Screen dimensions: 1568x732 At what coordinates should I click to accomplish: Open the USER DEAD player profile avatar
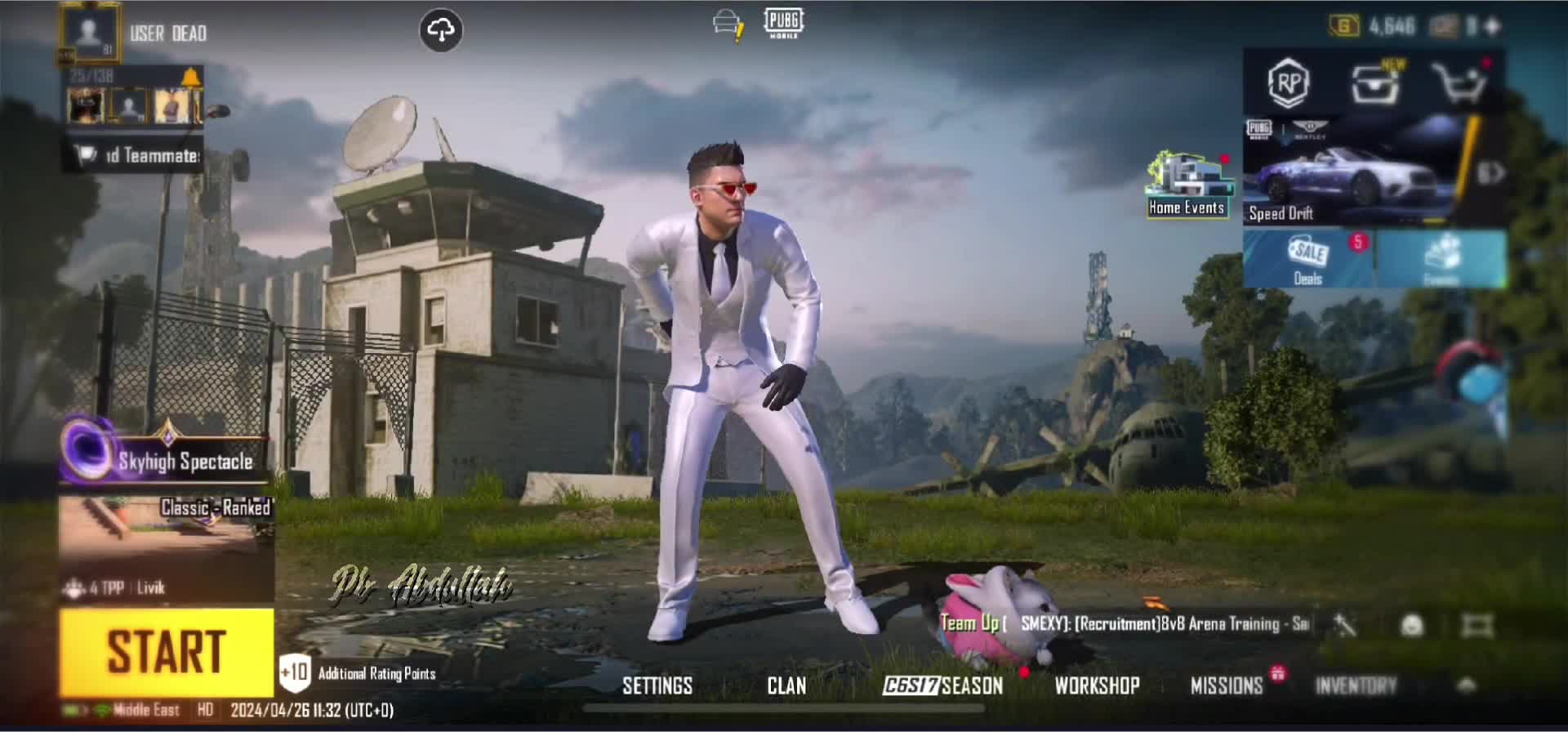pyautogui.click(x=89, y=33)
